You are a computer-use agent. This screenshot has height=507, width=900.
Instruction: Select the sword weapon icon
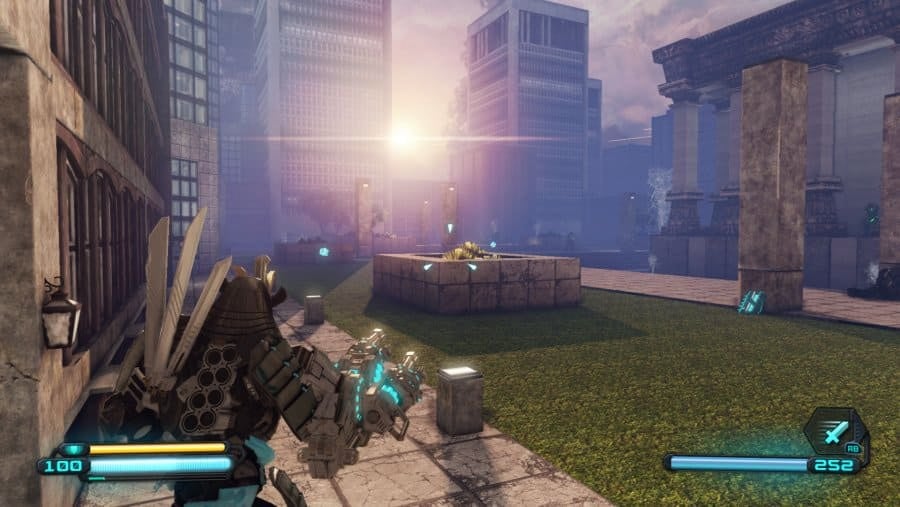(835, 433)
